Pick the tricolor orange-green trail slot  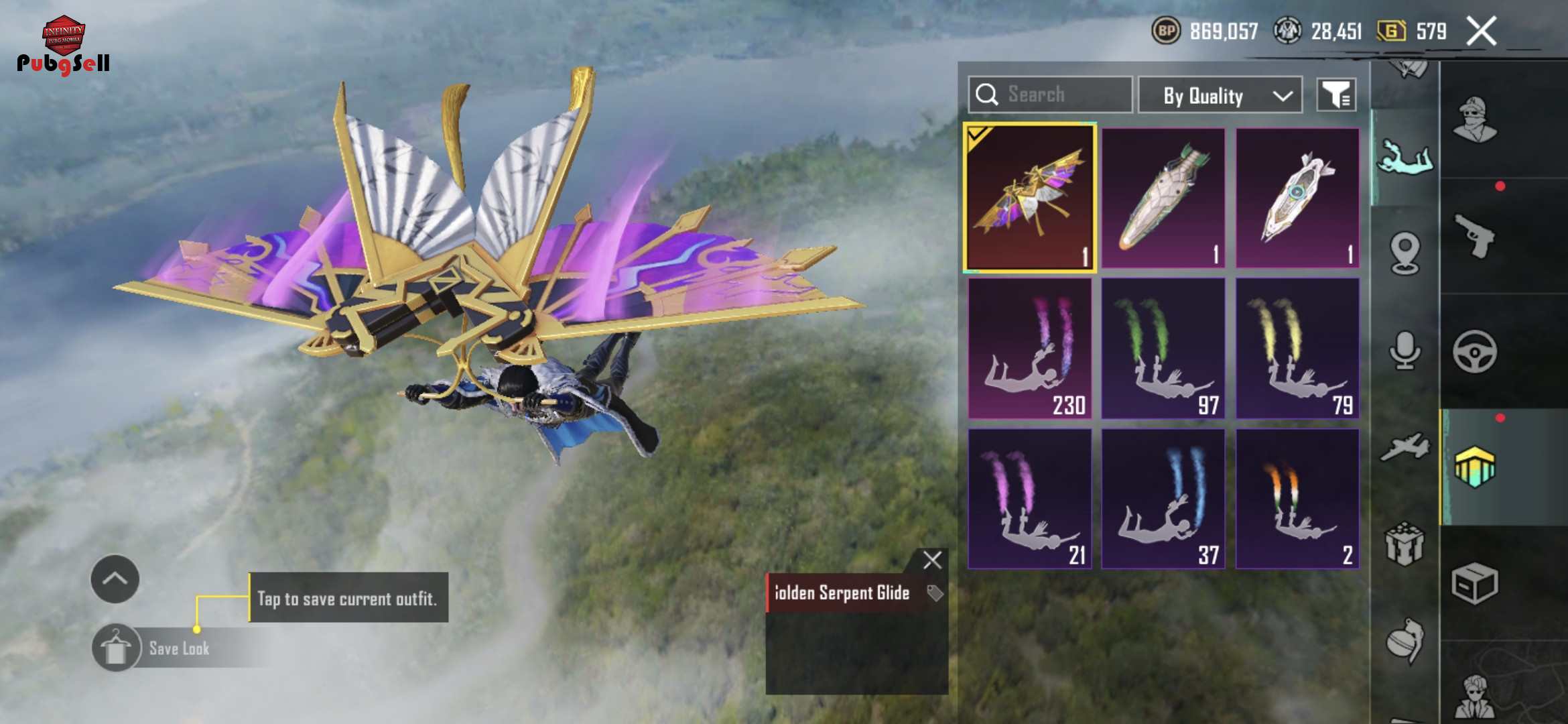[1297, 499]
